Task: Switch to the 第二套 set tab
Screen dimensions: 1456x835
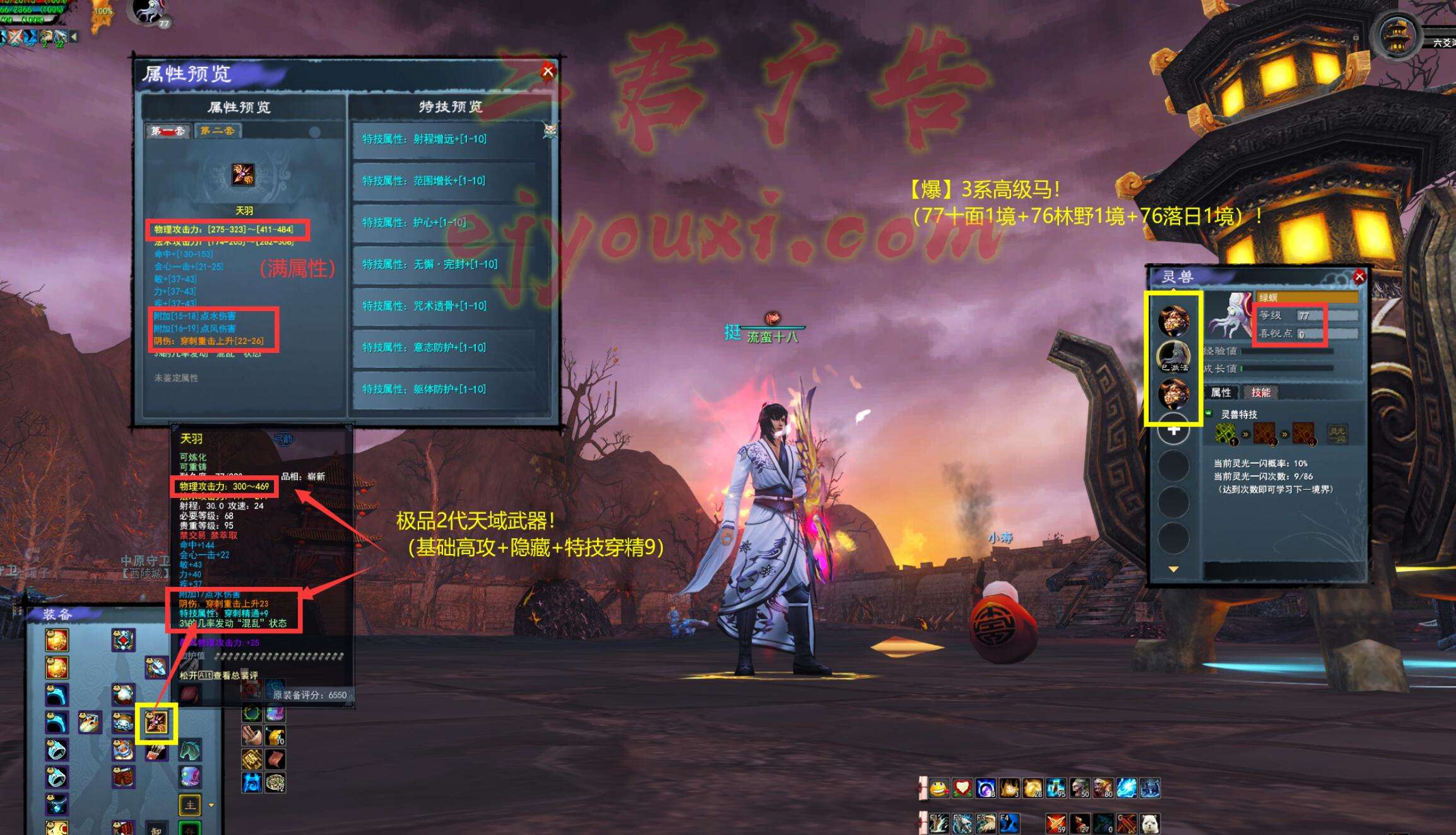Action: pos(217,131)
